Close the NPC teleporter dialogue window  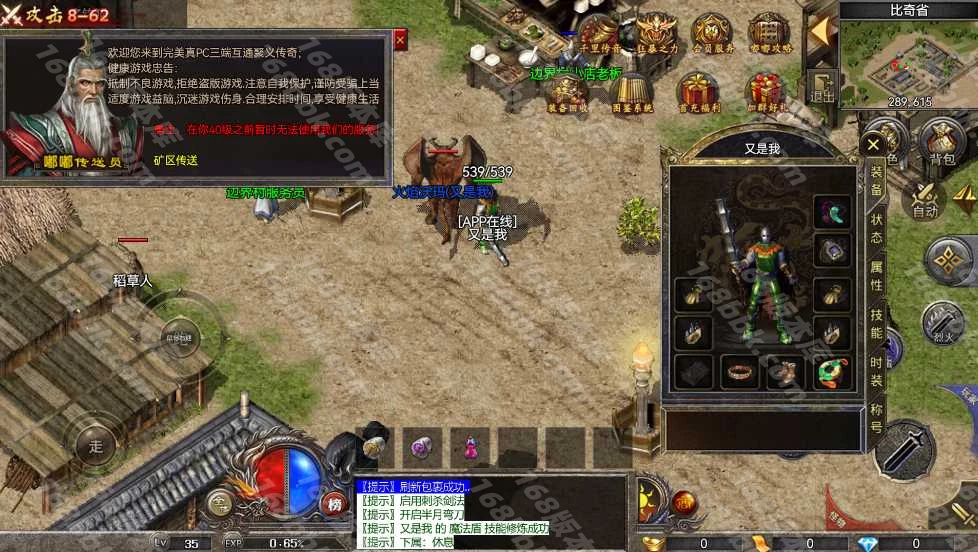[x=400, y=40]
